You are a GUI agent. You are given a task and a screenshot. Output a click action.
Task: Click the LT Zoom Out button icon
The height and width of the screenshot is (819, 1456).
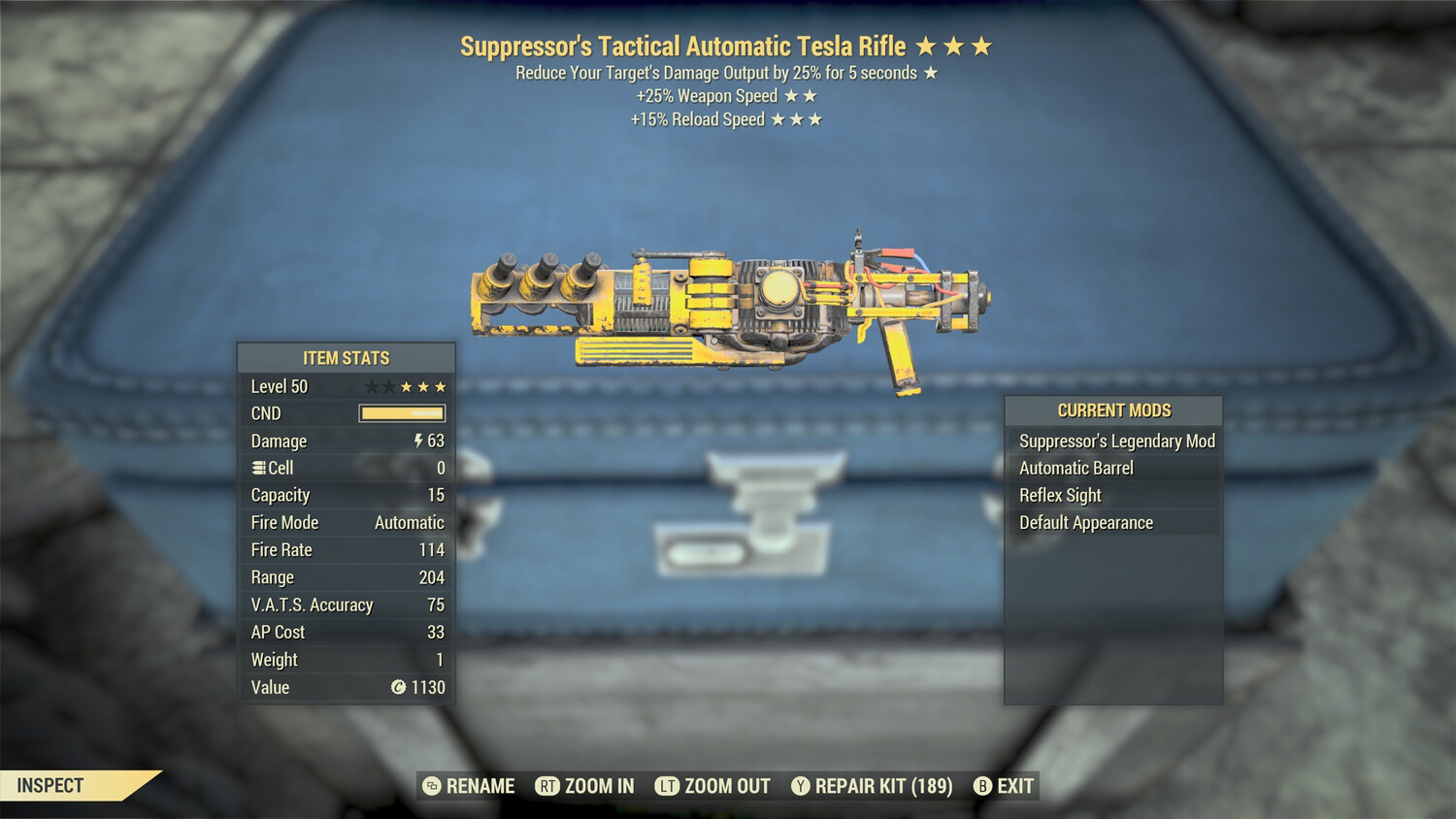coord(667,786)
